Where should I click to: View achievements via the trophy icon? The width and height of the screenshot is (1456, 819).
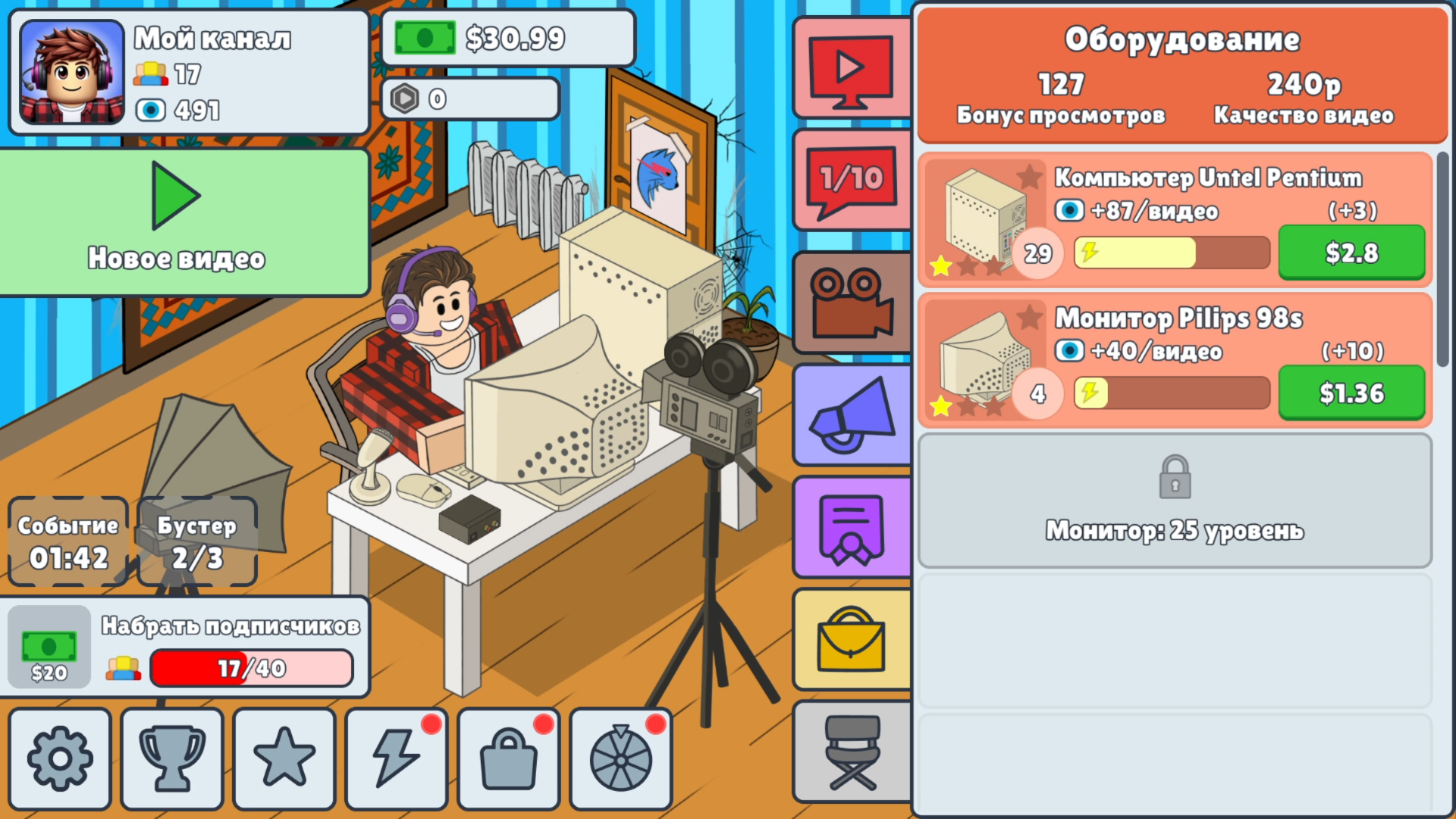click(172, 758)
